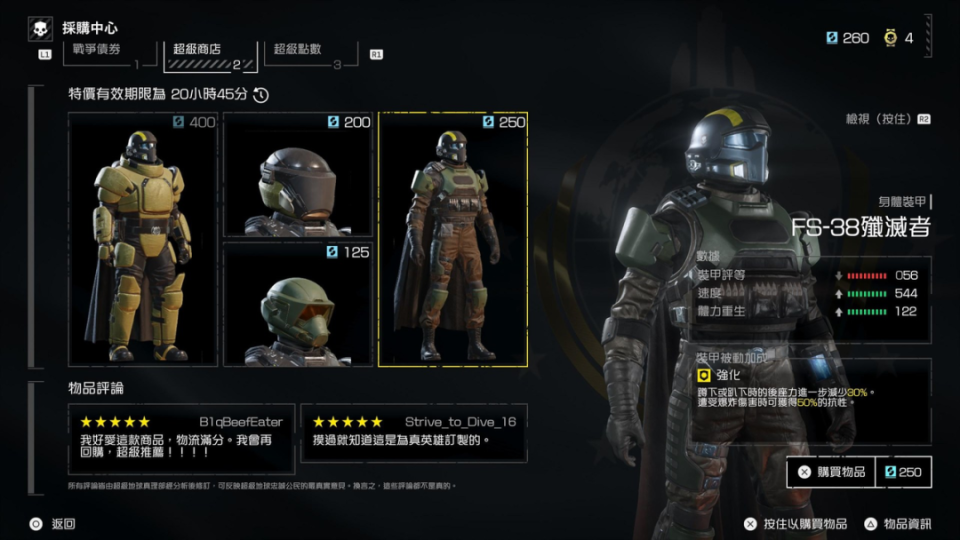Open the review by Strive_to_Dive_16

pos(414,432)
